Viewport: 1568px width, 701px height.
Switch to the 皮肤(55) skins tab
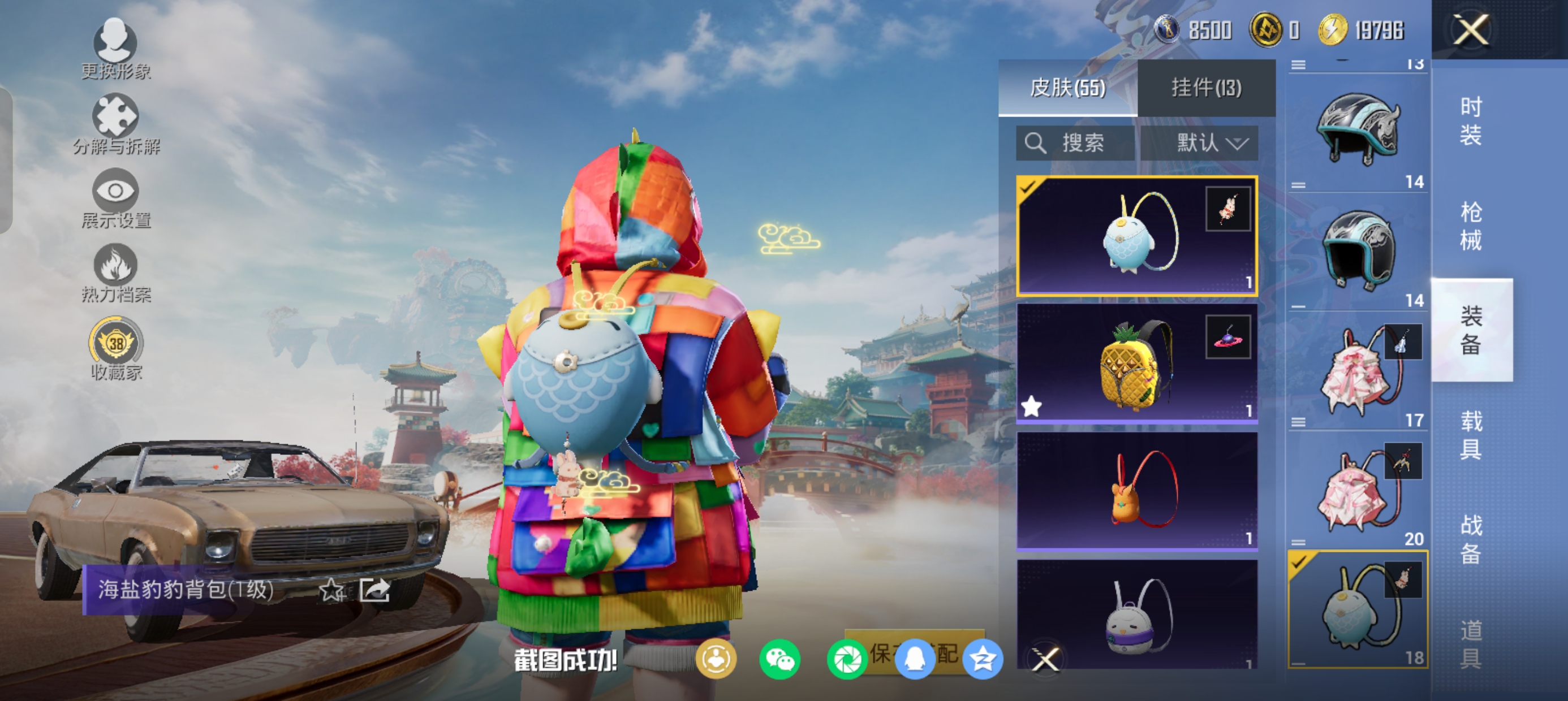[1067, 88]
